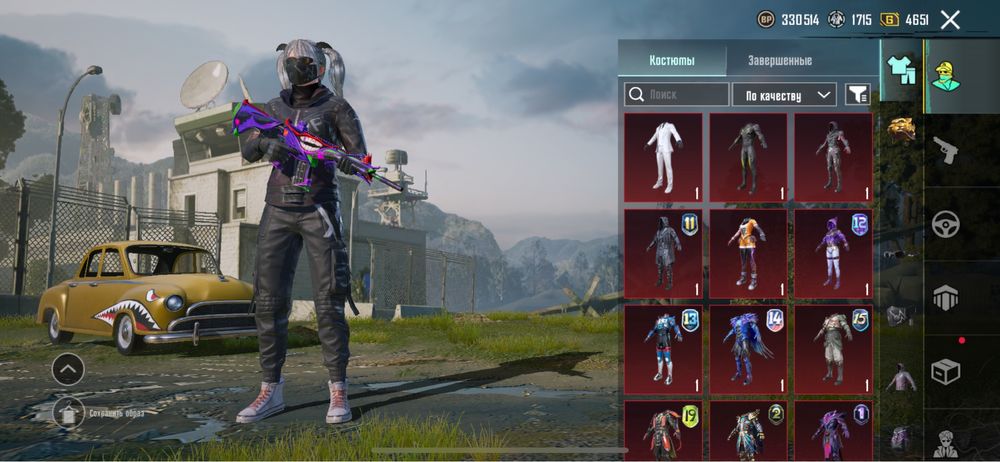Open the По качеству sort dropdown
Image resolution: width=1000 pixels, height=462 pixels.
tap(784, 94)
